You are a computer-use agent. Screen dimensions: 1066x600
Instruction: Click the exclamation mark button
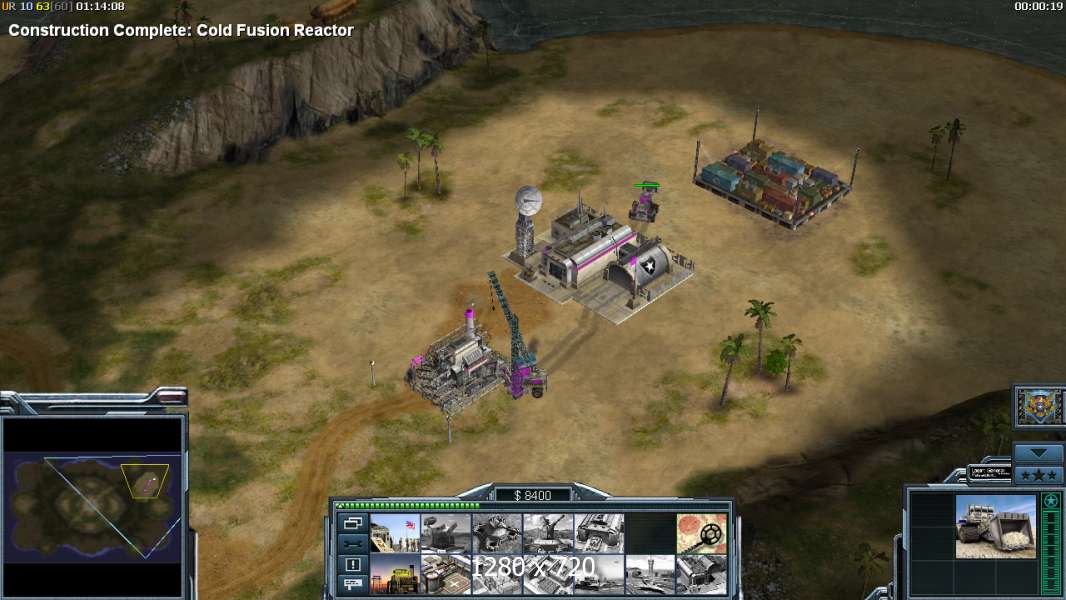[352, 564]
